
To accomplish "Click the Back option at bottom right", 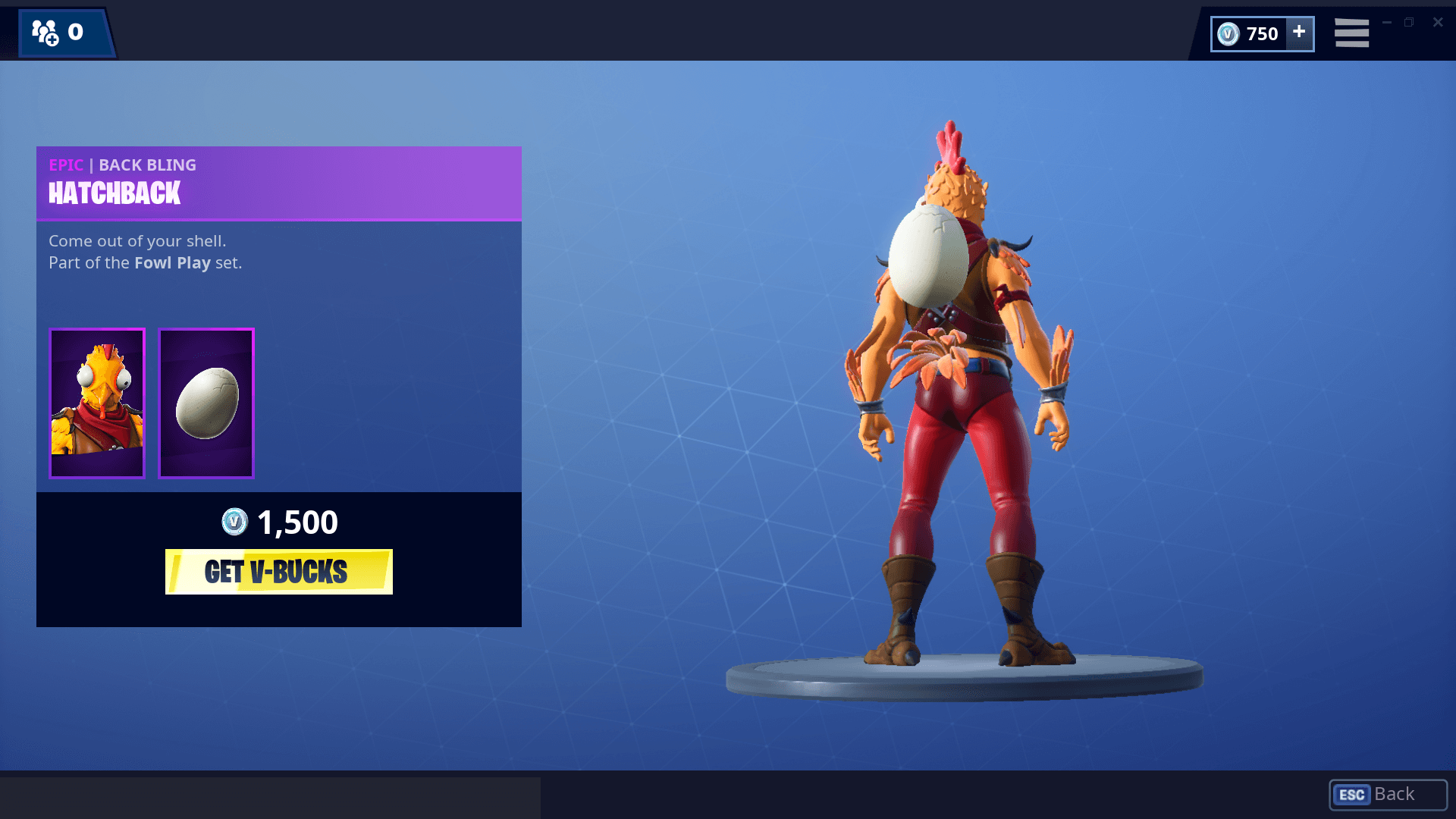I will 1394,794.
